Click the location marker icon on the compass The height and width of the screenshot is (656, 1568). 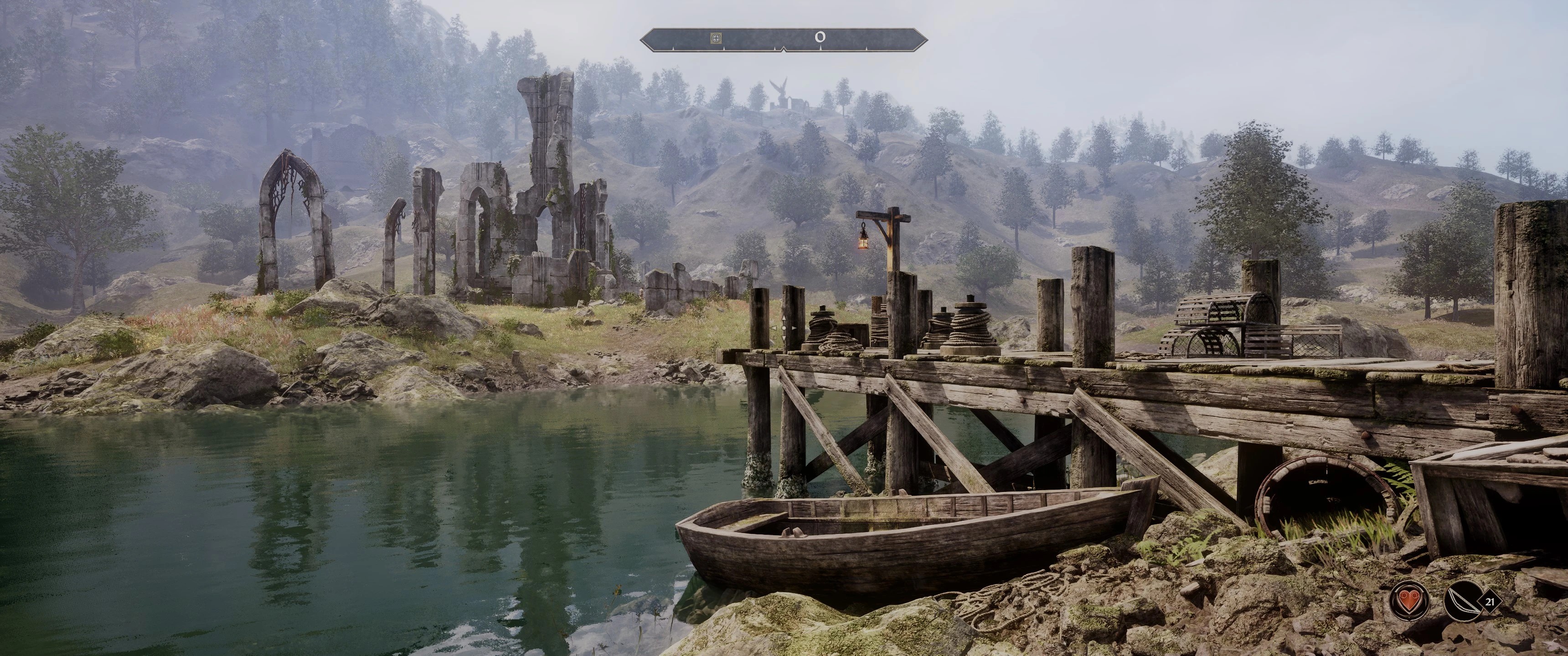pyautogui.click(x=717, y=38)
